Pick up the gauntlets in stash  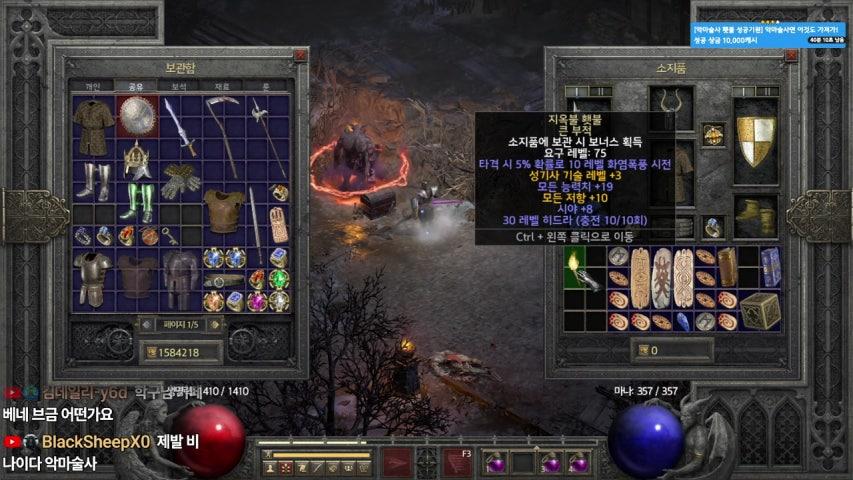tap(180, 180)
